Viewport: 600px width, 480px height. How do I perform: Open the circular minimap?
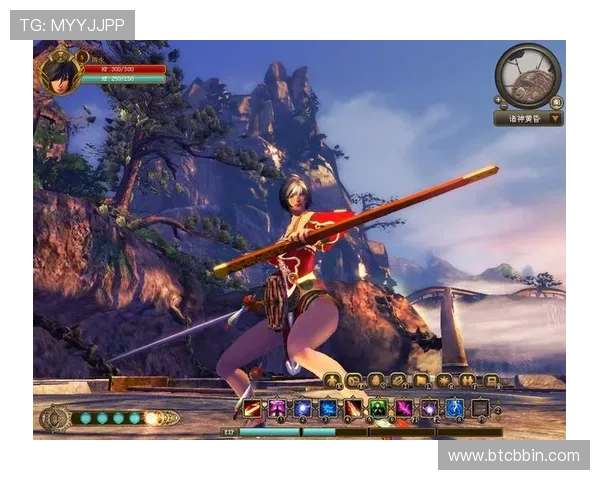point(527,75)
